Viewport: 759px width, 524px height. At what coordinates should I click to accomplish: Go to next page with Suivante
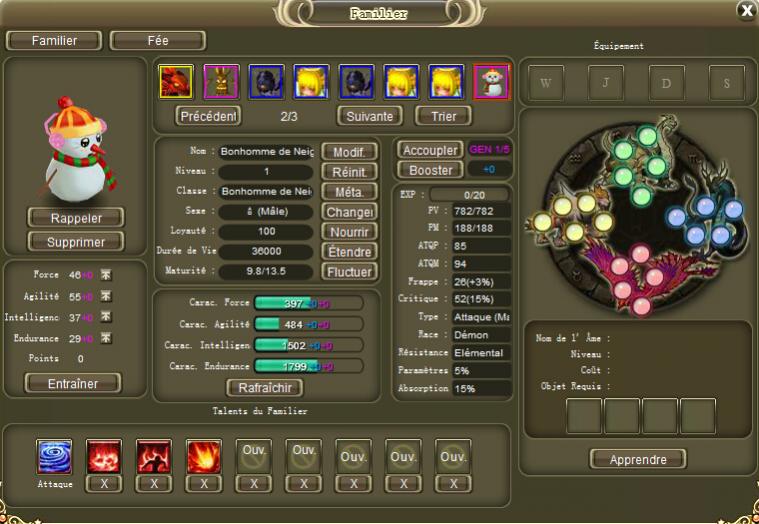pyautogui.click(x=369, y=116)
